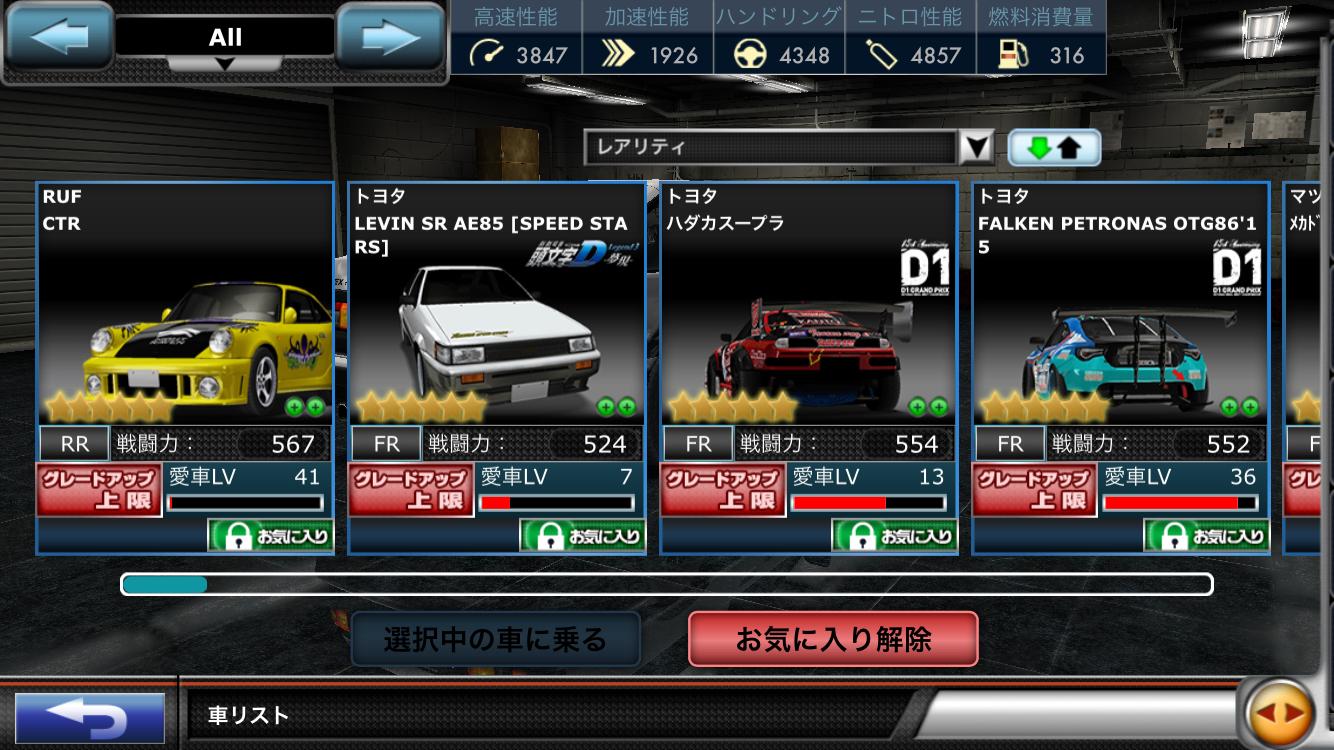
Task: Go back using the left blue arrow filter
Action: (58, 37)
